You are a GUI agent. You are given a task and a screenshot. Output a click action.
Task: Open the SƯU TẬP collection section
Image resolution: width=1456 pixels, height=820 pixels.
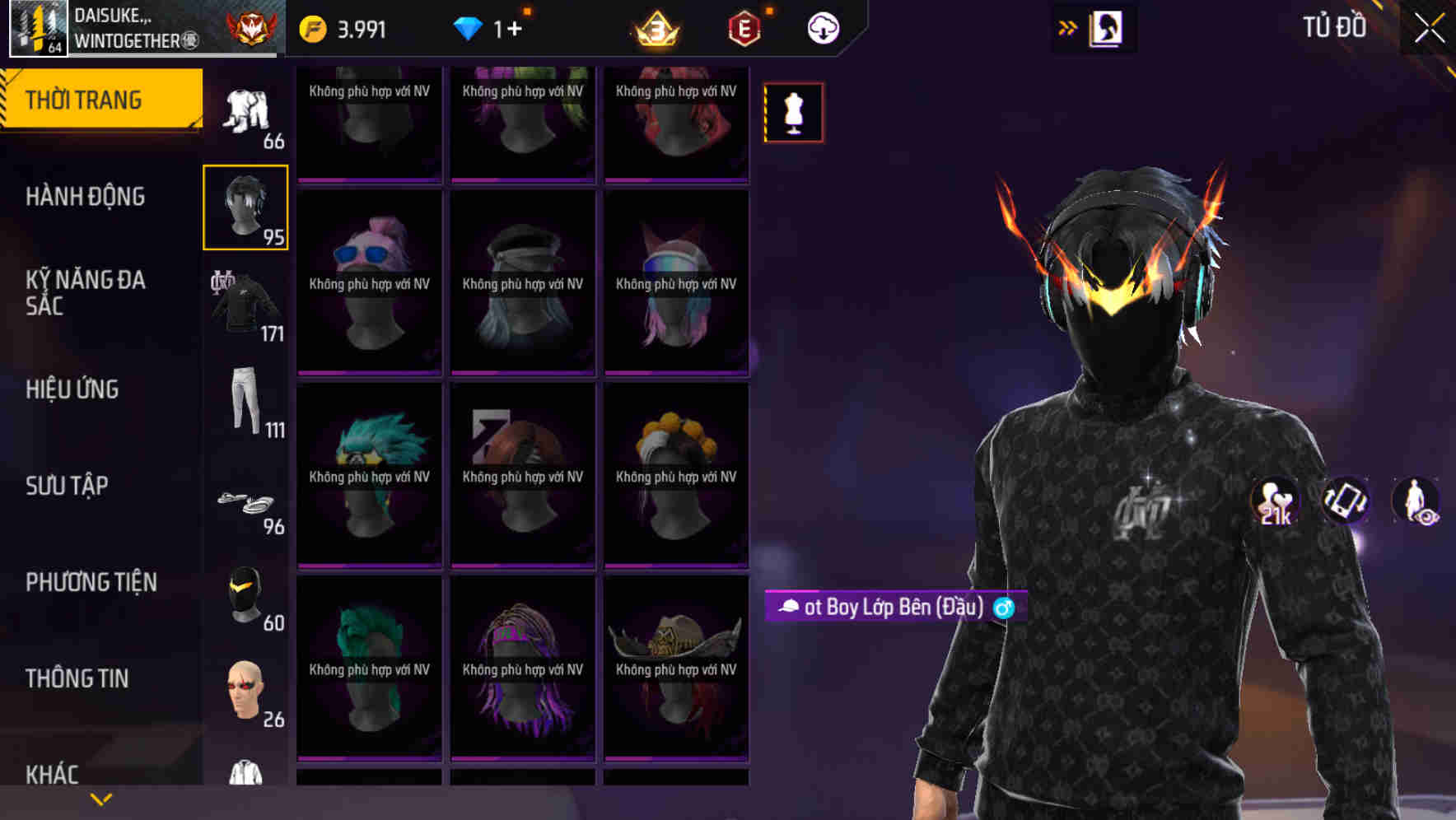tap(64, 486)
